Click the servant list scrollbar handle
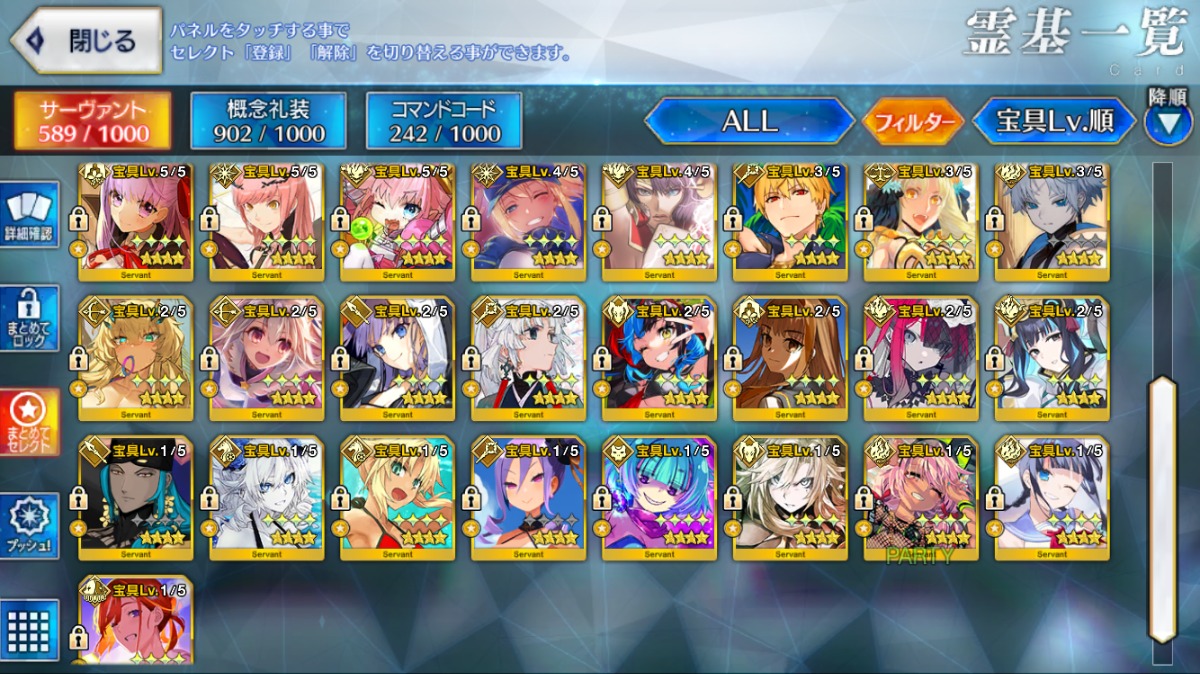Image resolution: width=1200 pixels, height=674 pixels. pos(1161,508)
